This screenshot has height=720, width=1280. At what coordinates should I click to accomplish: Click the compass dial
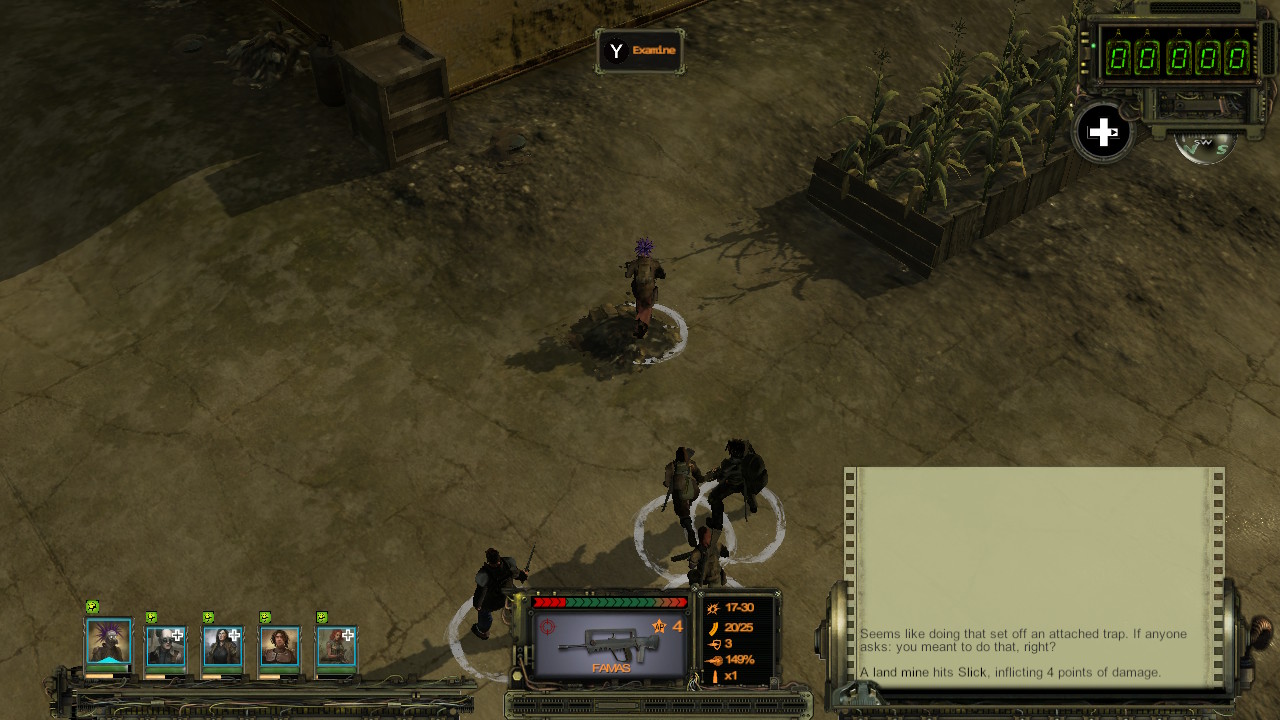coord(1206,146)
